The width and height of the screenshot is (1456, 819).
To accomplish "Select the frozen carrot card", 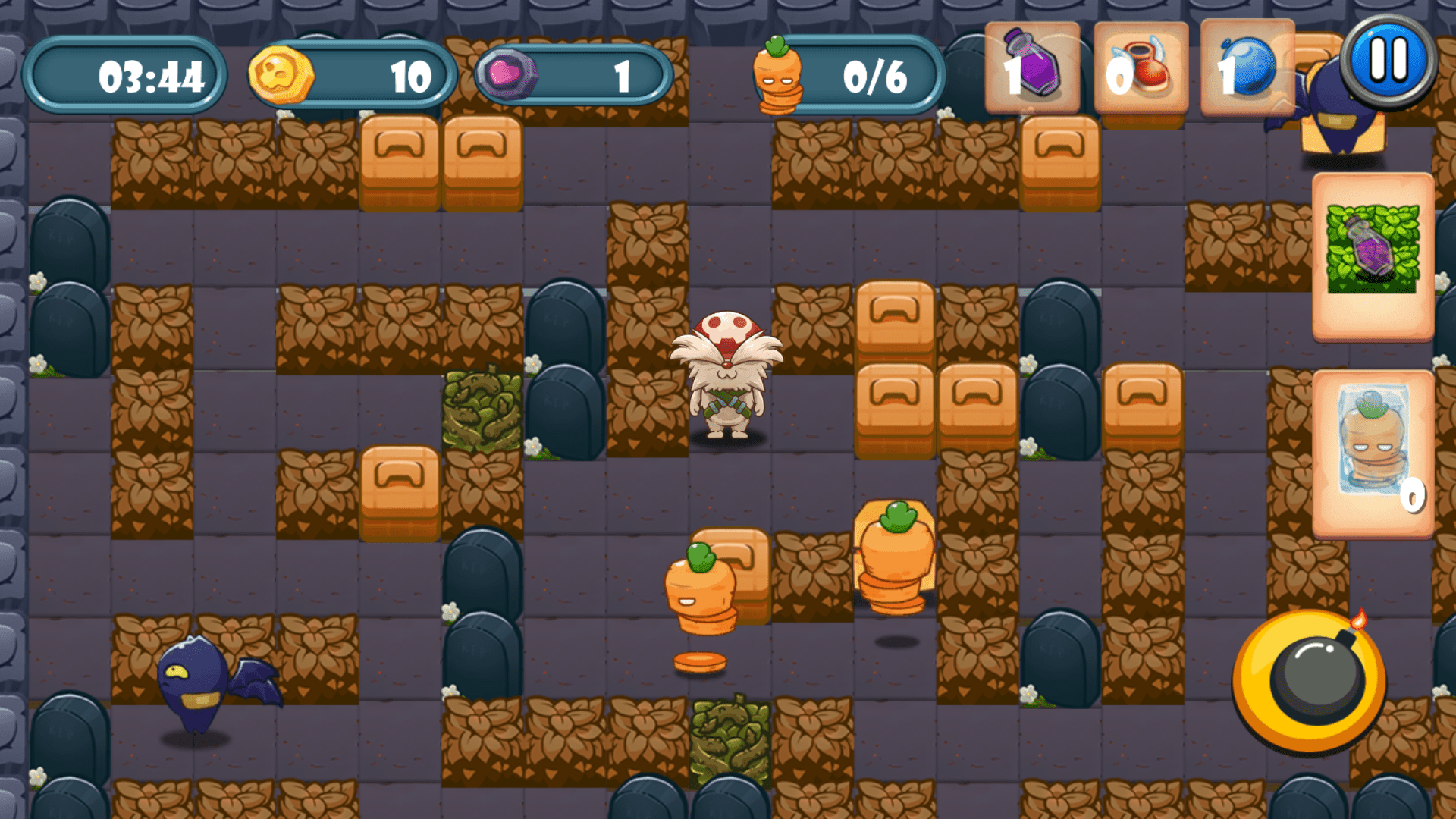I will pos(1374,447).
